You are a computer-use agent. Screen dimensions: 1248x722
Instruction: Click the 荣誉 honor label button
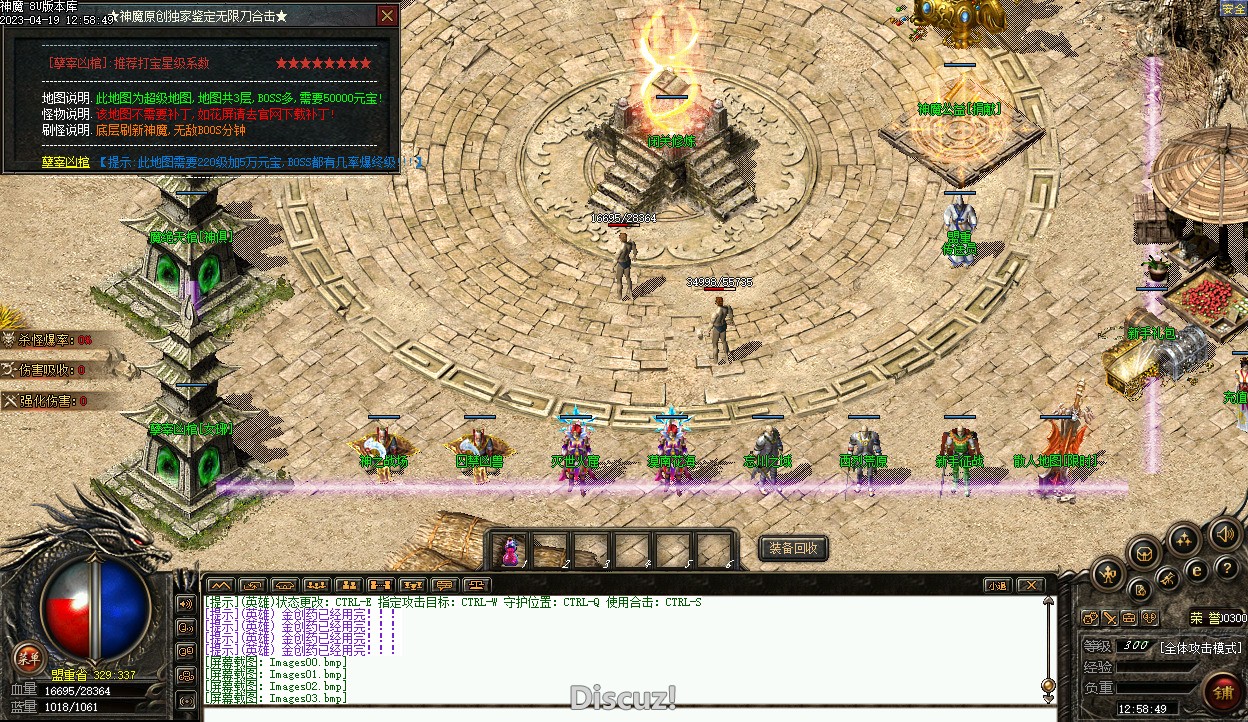coord(1203,618)
